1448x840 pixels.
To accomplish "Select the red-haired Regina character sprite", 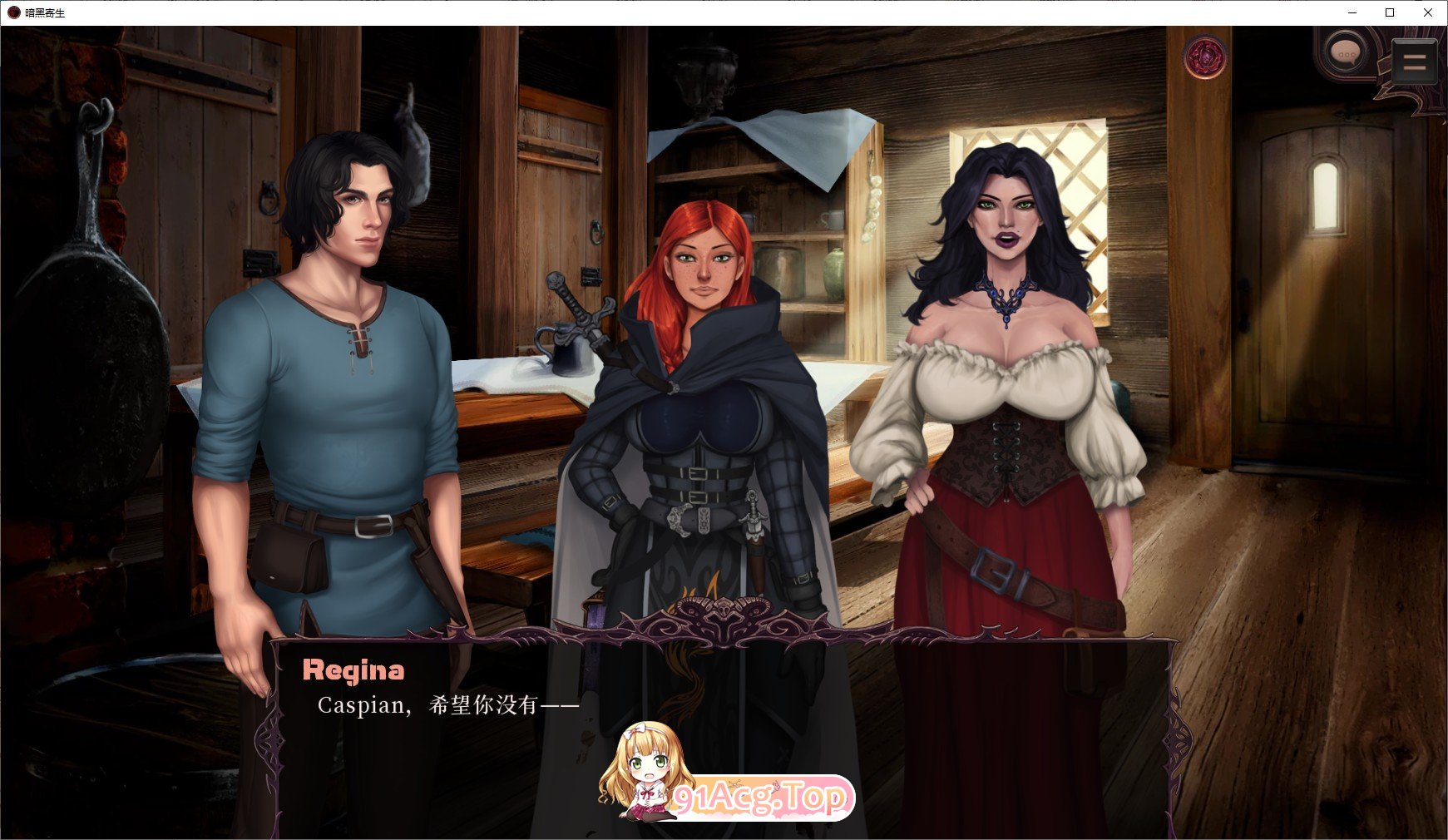I will pyautogui.click(x=699, y=374).
